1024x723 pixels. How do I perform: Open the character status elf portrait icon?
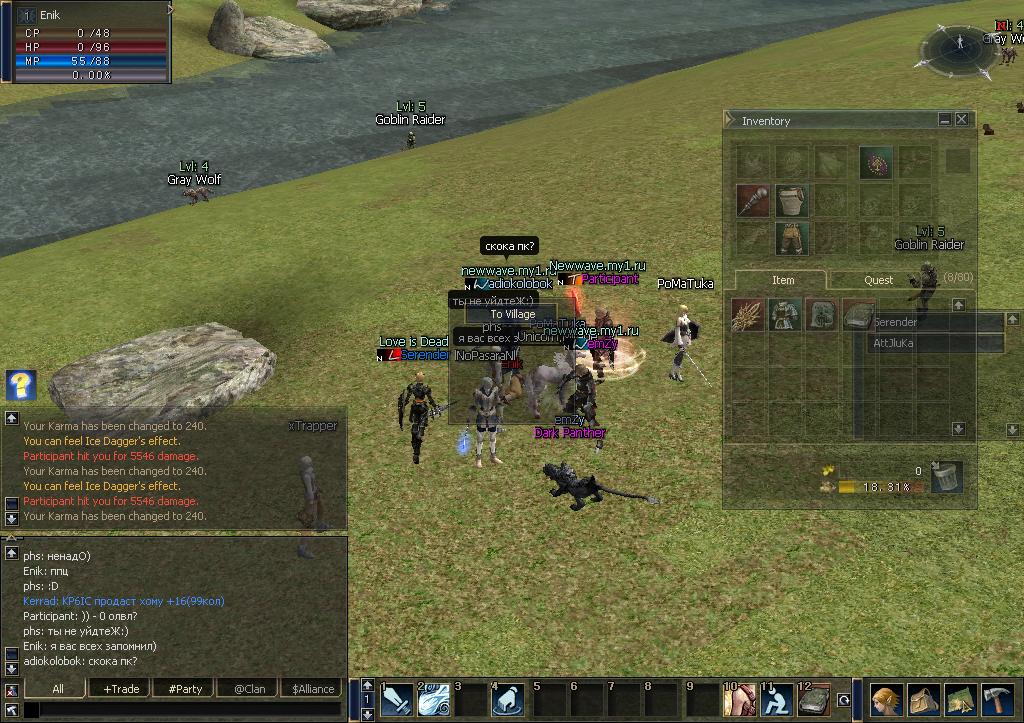click(887, 699)
